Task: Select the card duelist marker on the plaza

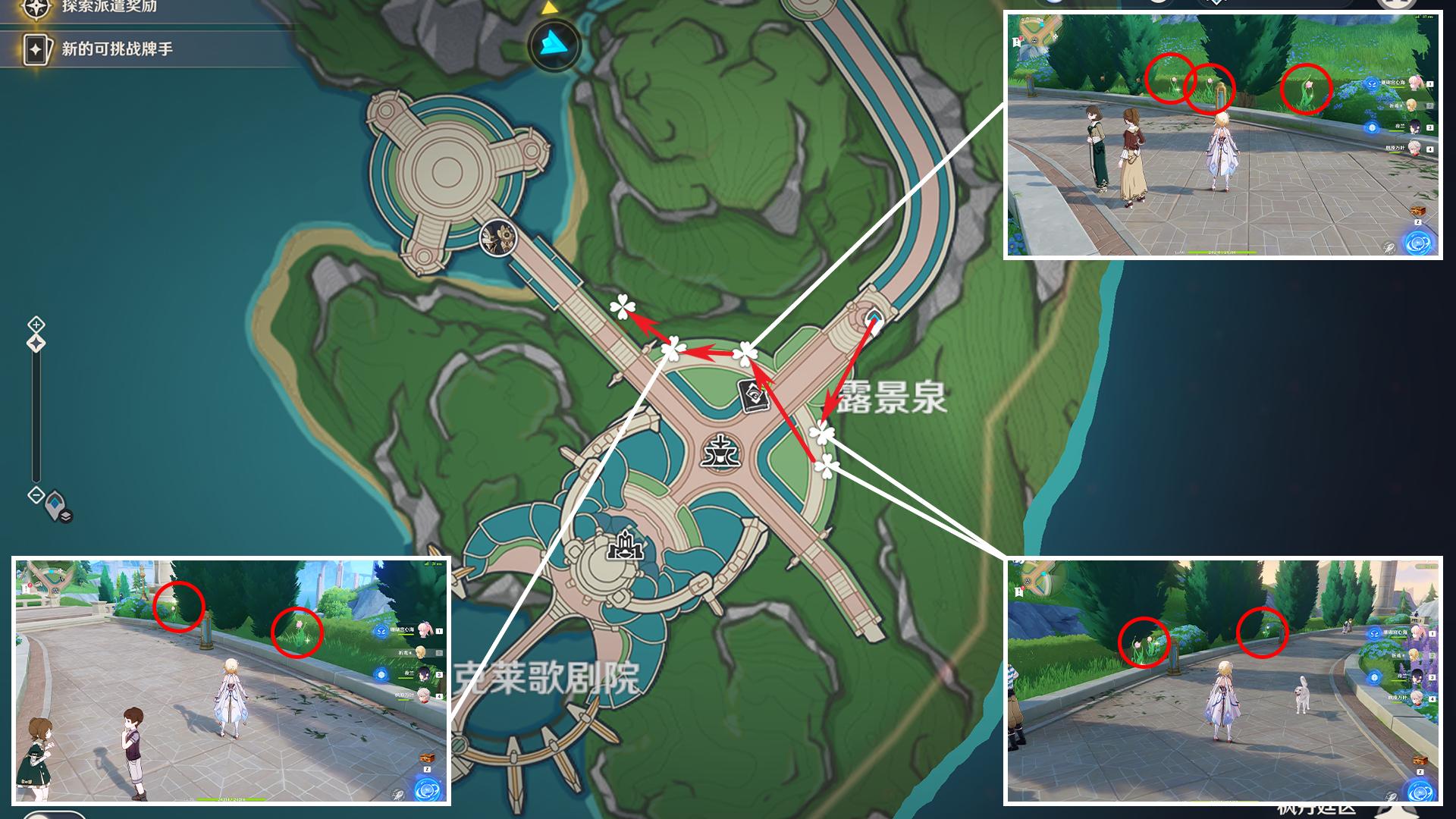Action: tap(754, 396)
